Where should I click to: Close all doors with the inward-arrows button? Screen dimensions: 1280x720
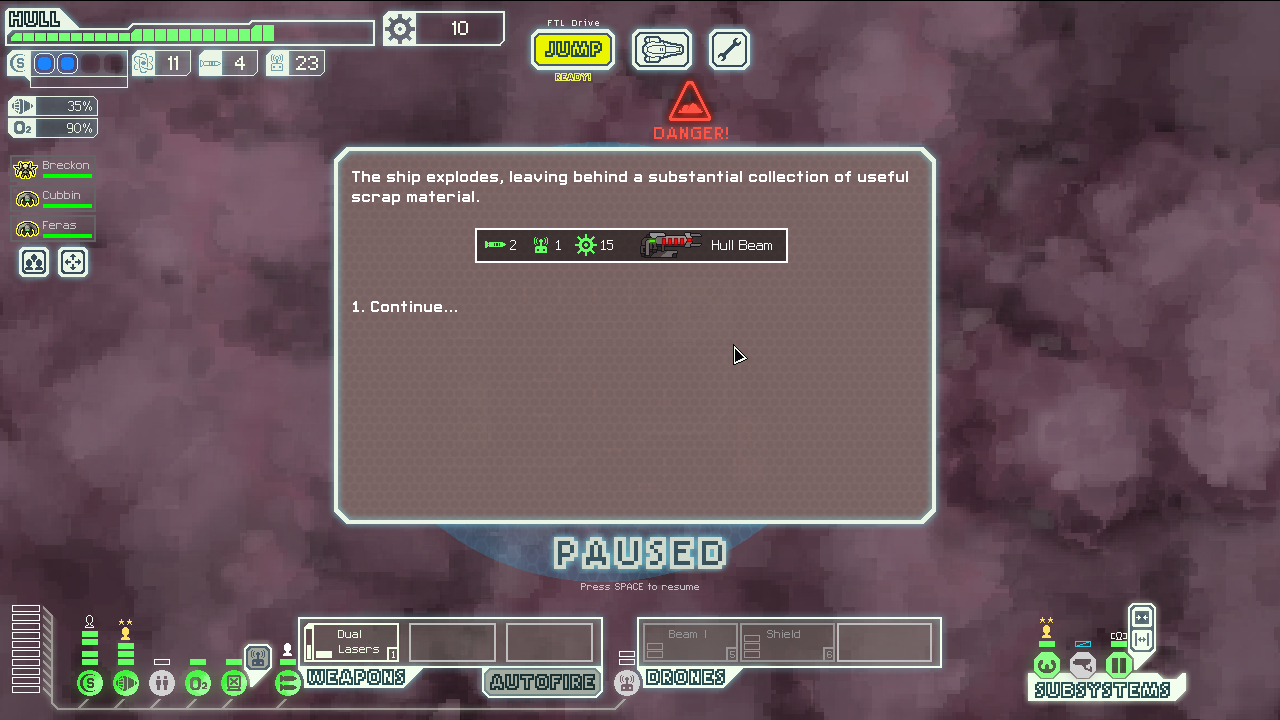click(x=1142, y=616)
